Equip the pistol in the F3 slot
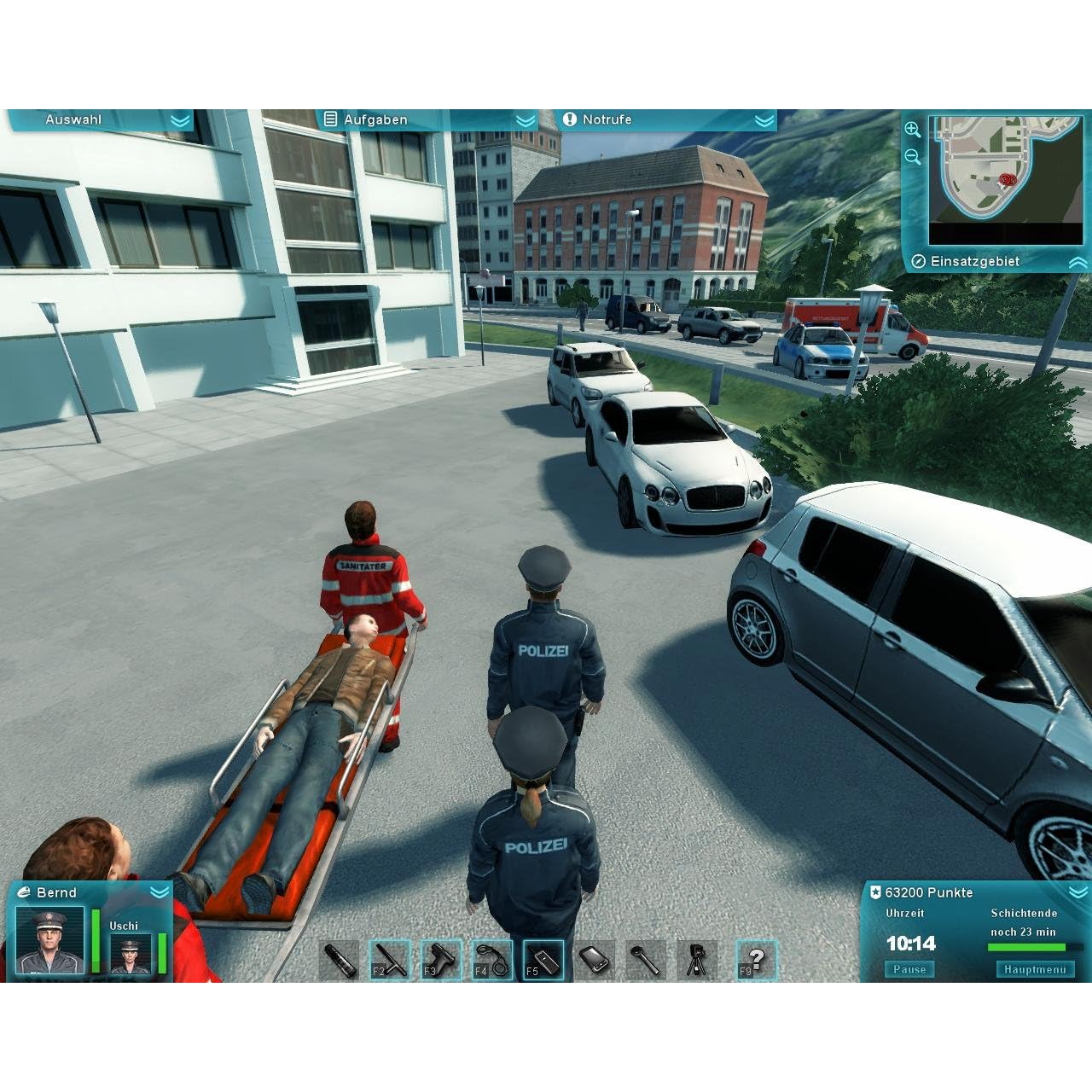The width and height of the screenshot is (1092, 1092). click(x=441, y=960)
